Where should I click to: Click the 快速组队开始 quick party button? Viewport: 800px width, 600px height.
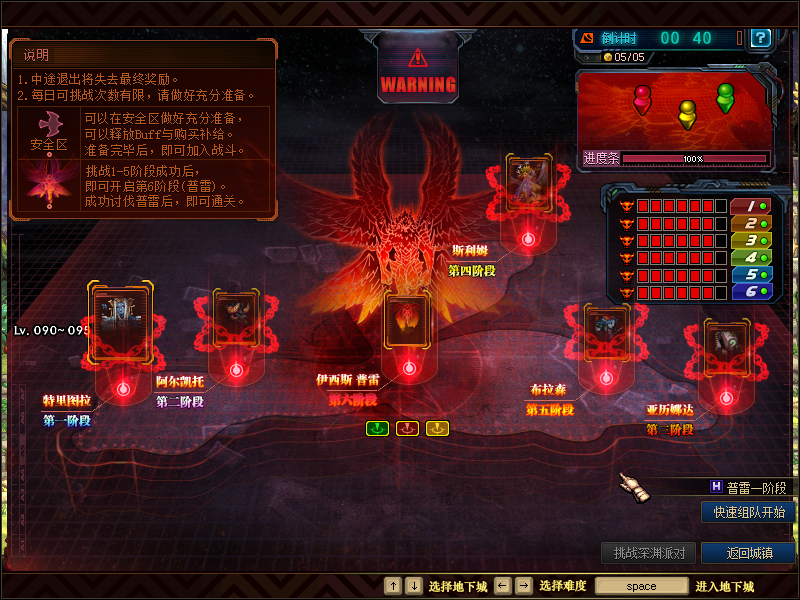[749, 512]
